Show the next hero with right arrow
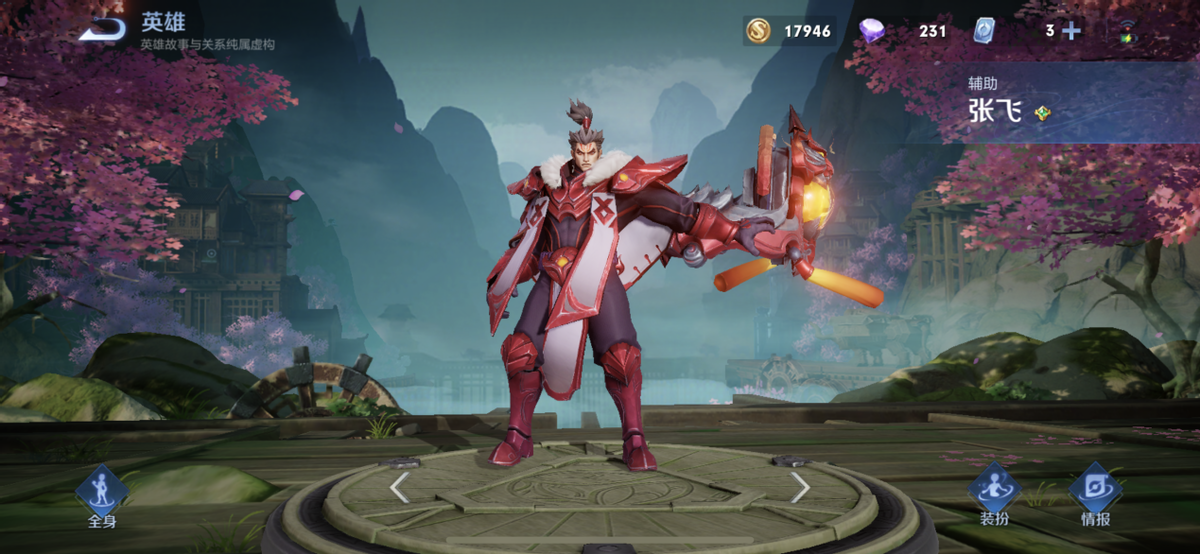Image resolution: width=1200 pixels, height=554 pixels. click(x=800, y=487)
